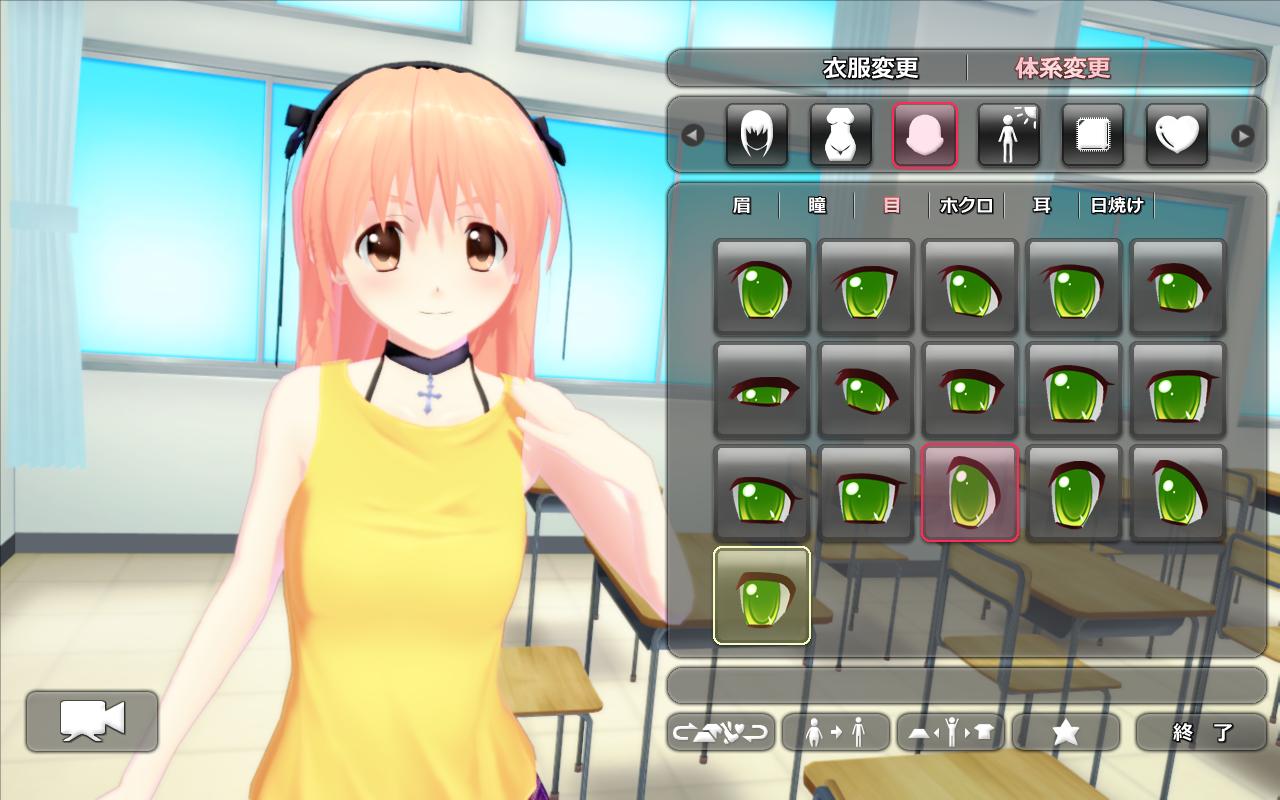
Task: Click the body size change button
Action: [x=836, y=732]
